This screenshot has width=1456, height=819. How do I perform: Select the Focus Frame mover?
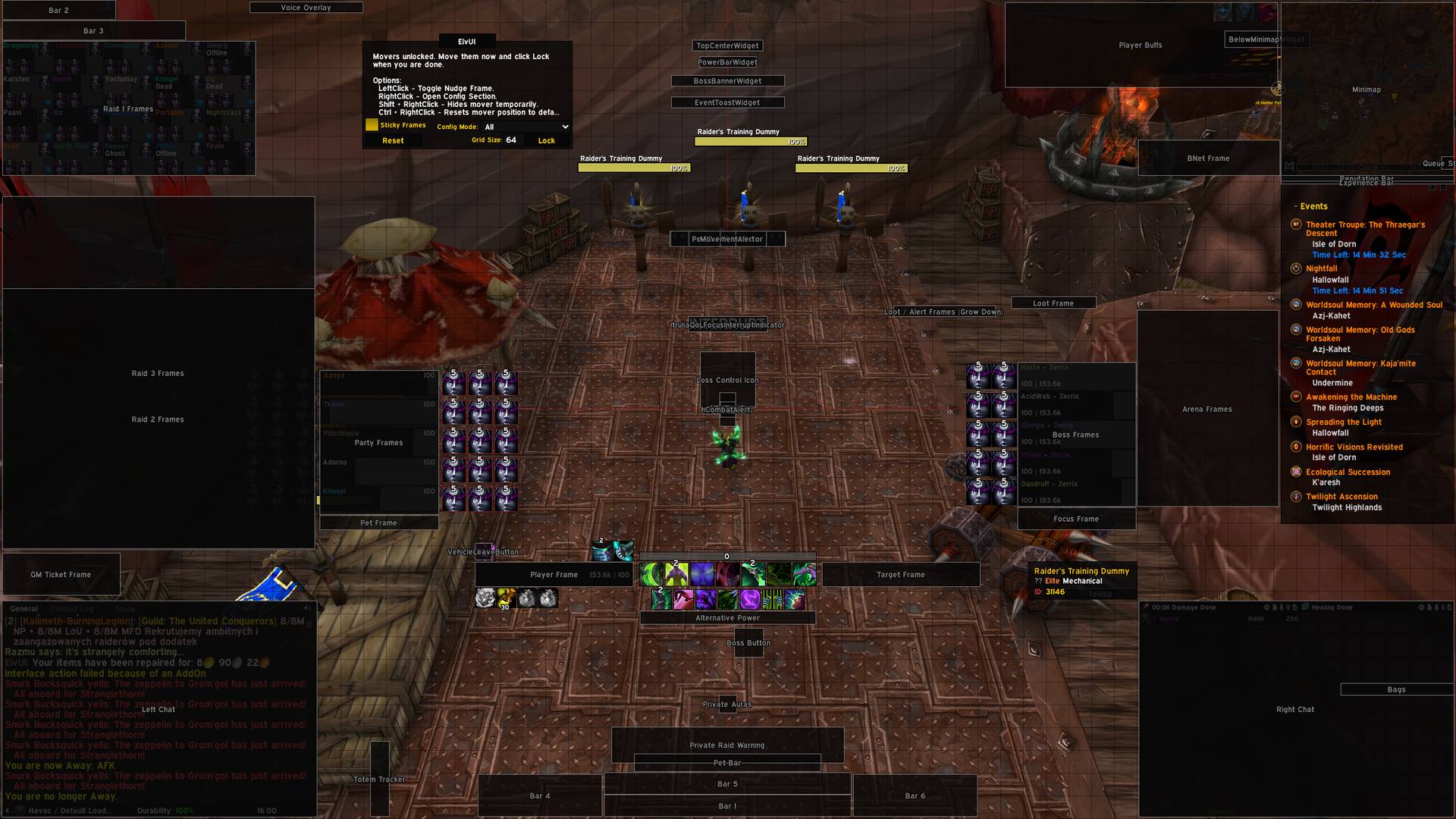click(1075, 519)
